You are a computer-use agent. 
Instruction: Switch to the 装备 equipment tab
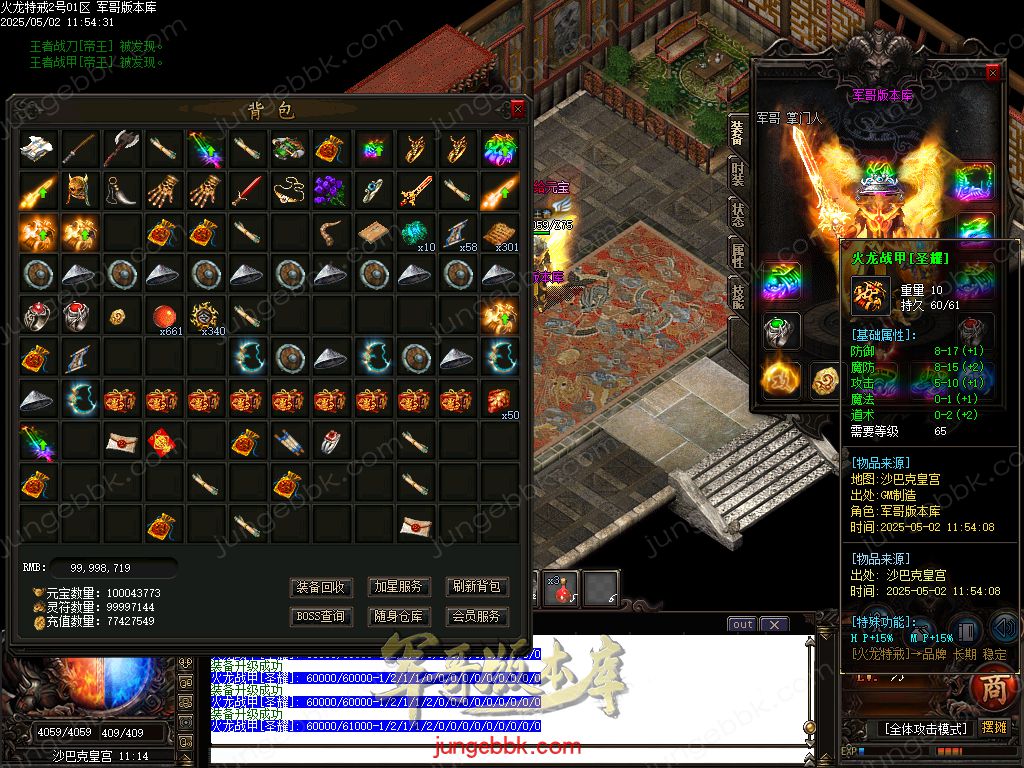click(x=737, y=133)
